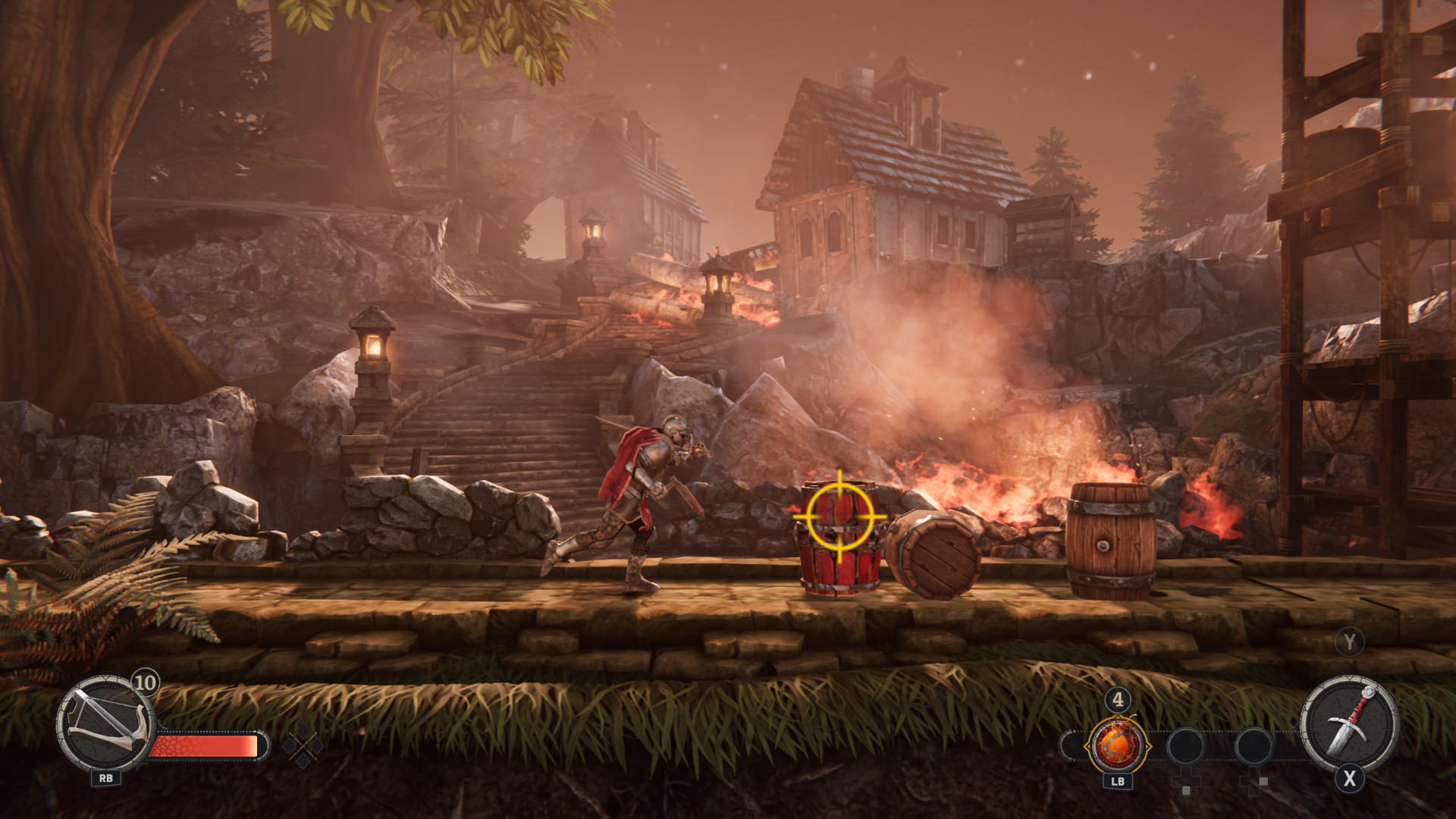Viewport: 1456px width, 819px height.
Task: Use the fire bomb item slot
Action: 1117,745
